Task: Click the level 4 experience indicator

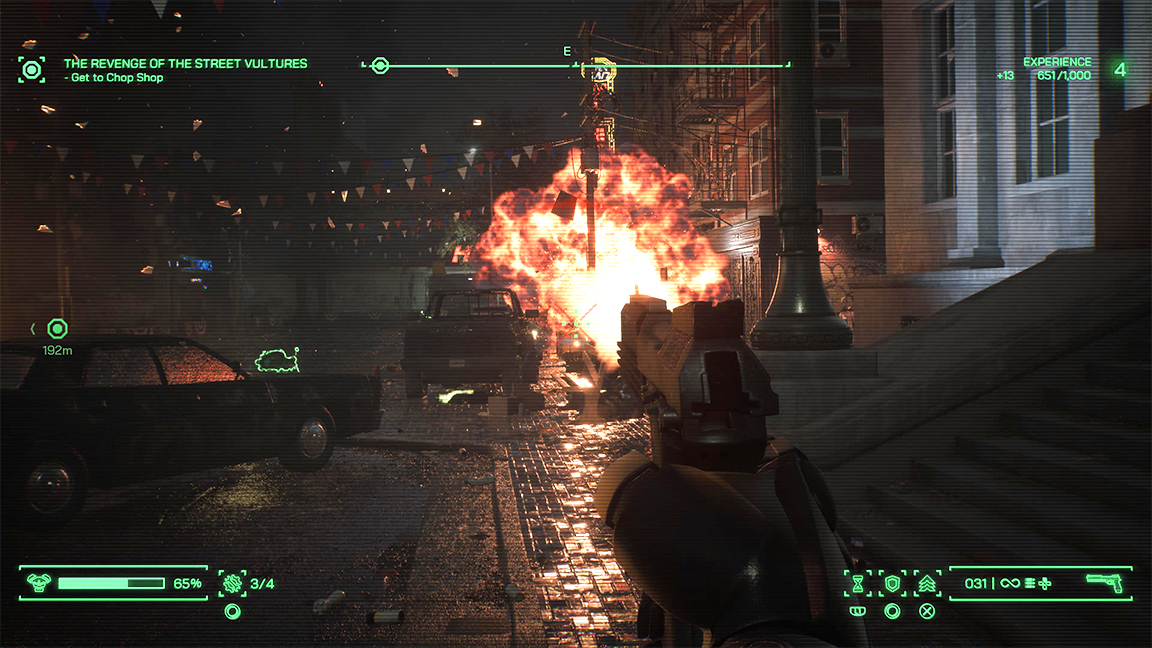Action: (x=1120, y=70)
